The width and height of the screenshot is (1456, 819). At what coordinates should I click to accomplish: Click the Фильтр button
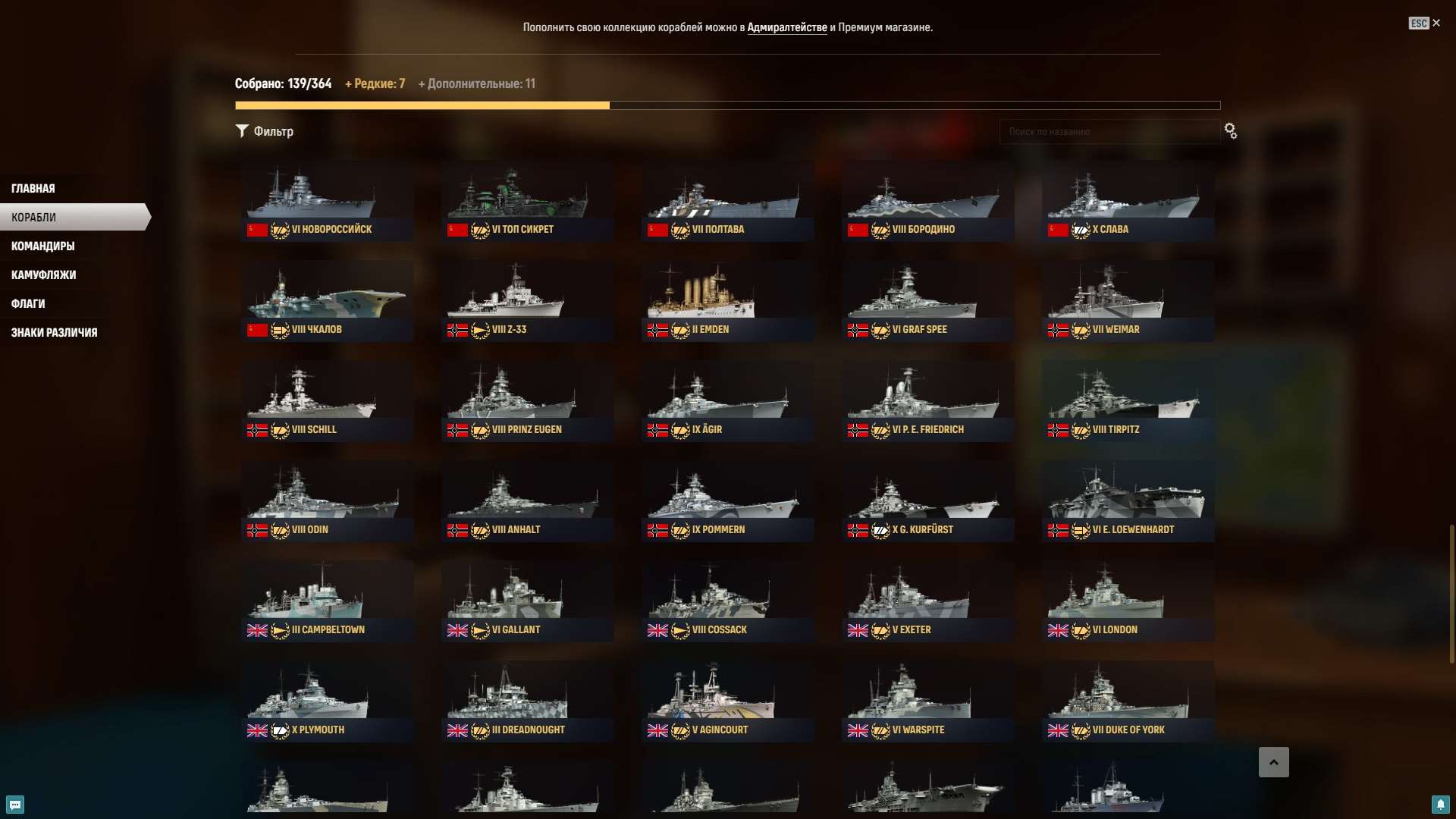[x=265, y=130]
